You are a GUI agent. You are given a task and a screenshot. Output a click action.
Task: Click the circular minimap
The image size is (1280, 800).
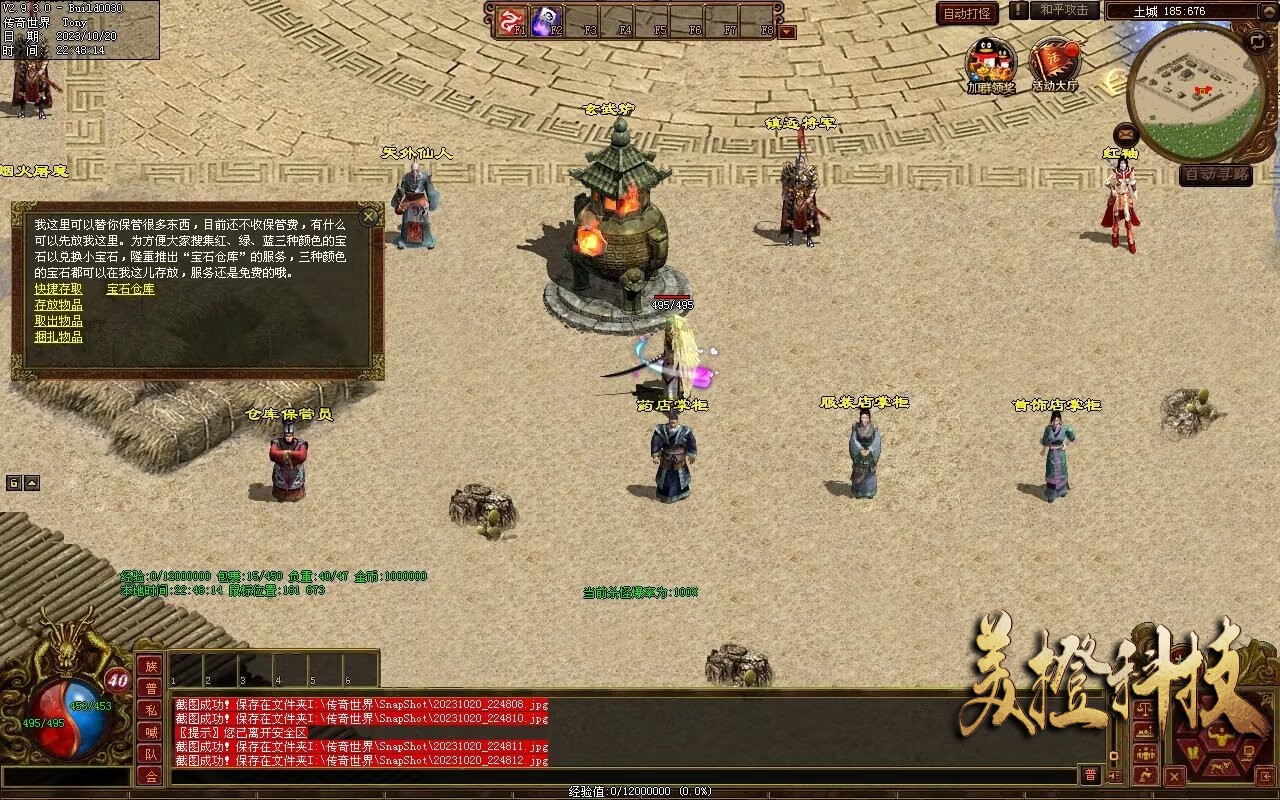tap(1195, 93)
